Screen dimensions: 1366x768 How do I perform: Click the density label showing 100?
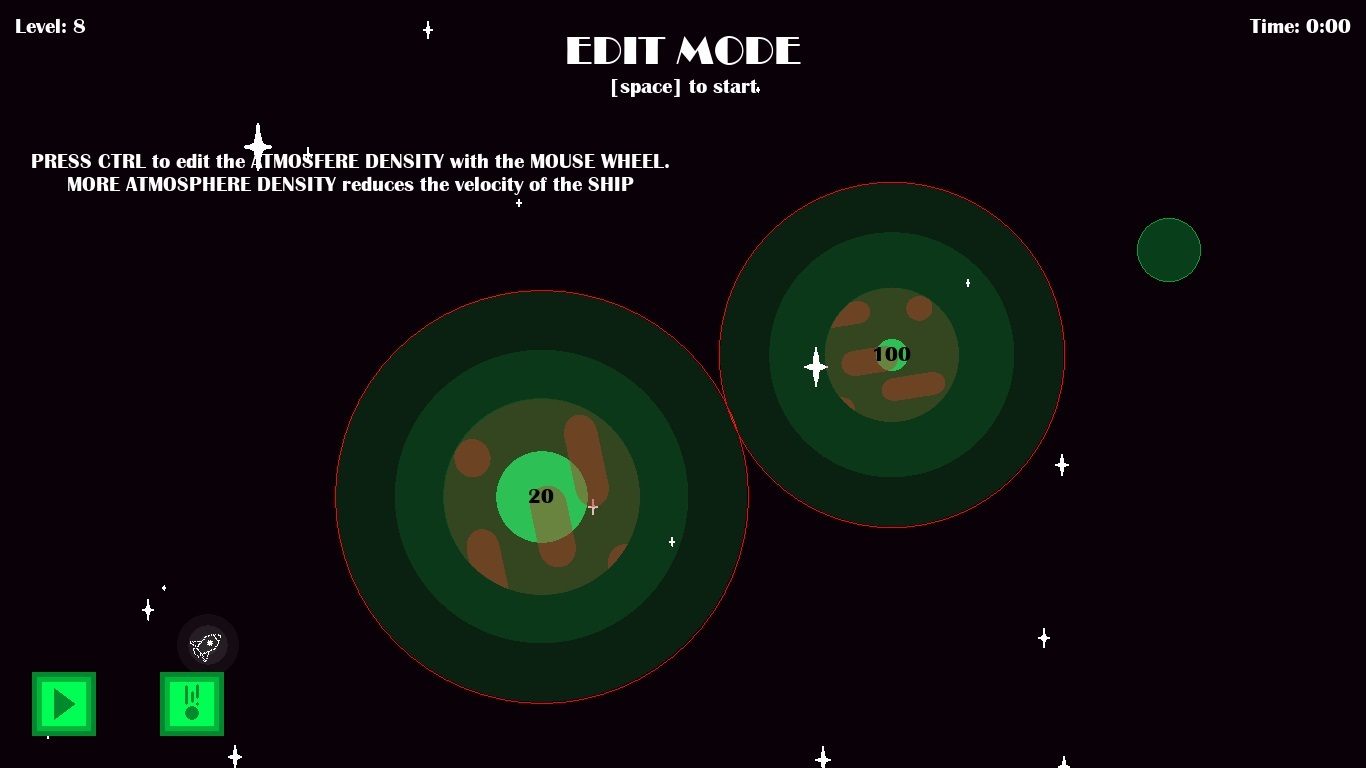(891, 354)
